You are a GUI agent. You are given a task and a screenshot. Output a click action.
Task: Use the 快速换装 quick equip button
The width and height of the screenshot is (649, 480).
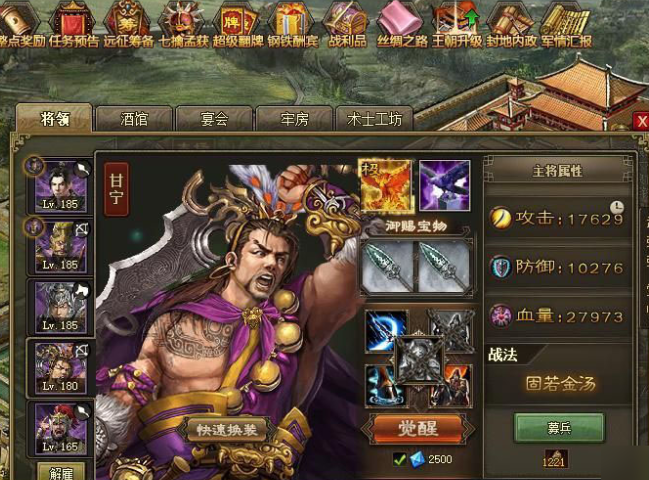(225, 428)
